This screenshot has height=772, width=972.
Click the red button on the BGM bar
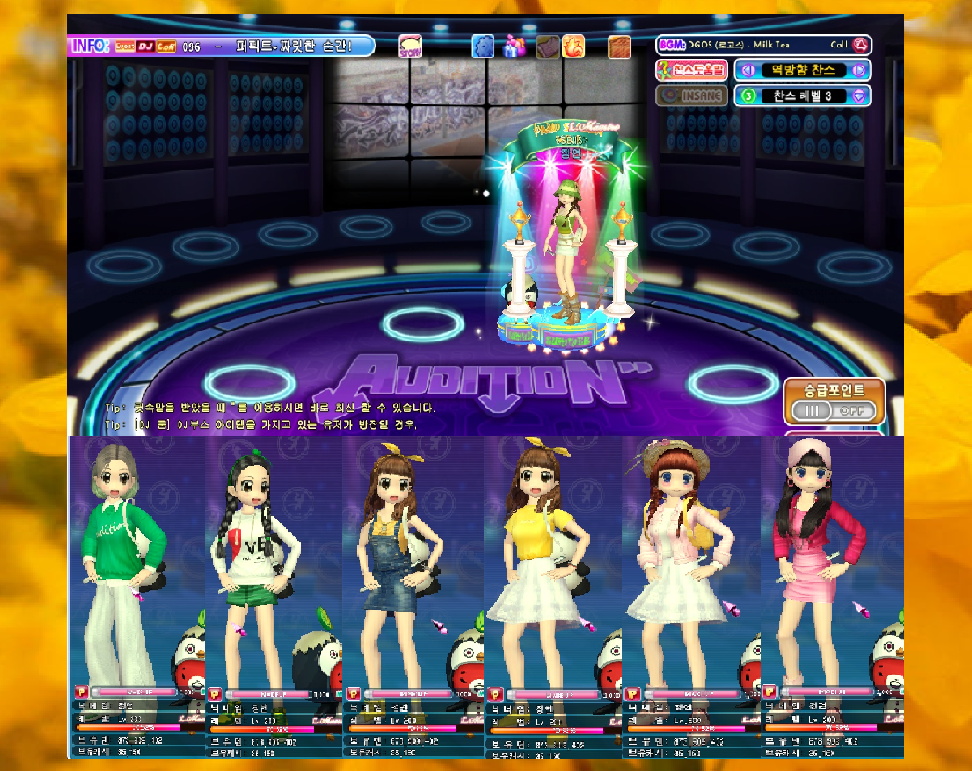[x=861, y=45]
